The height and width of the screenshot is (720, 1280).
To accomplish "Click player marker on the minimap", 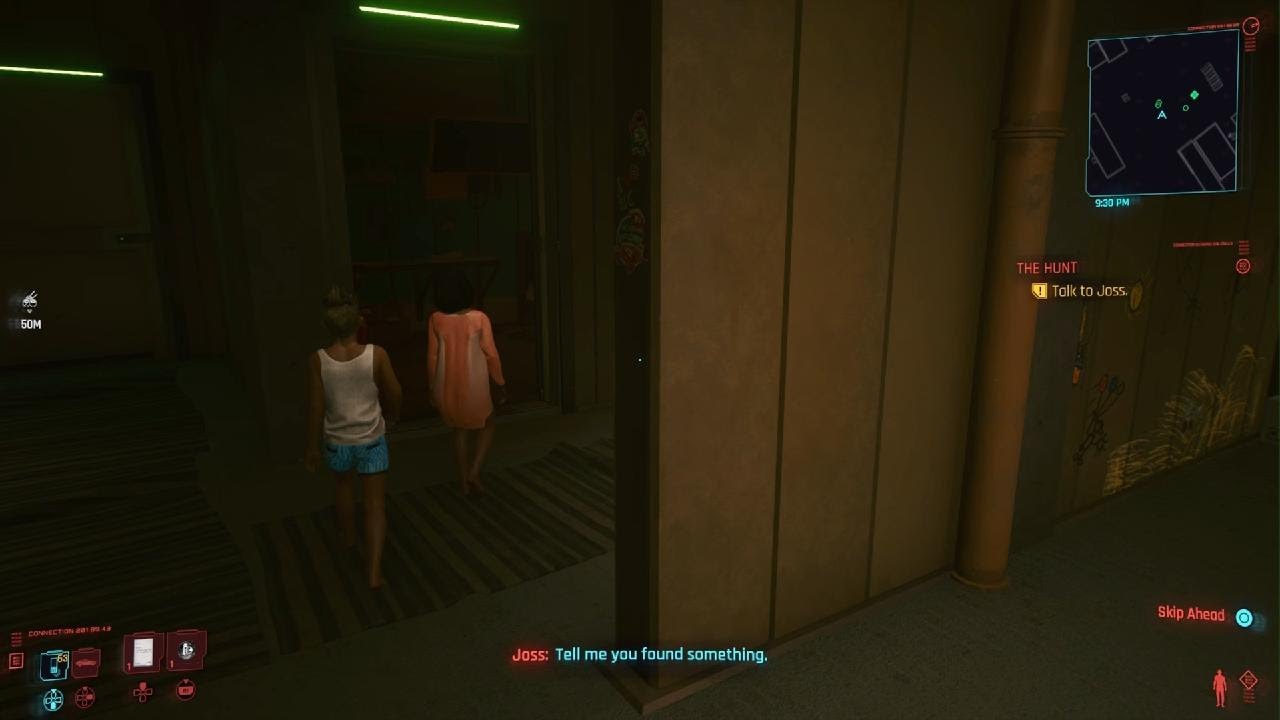I will click(1161, 113).
